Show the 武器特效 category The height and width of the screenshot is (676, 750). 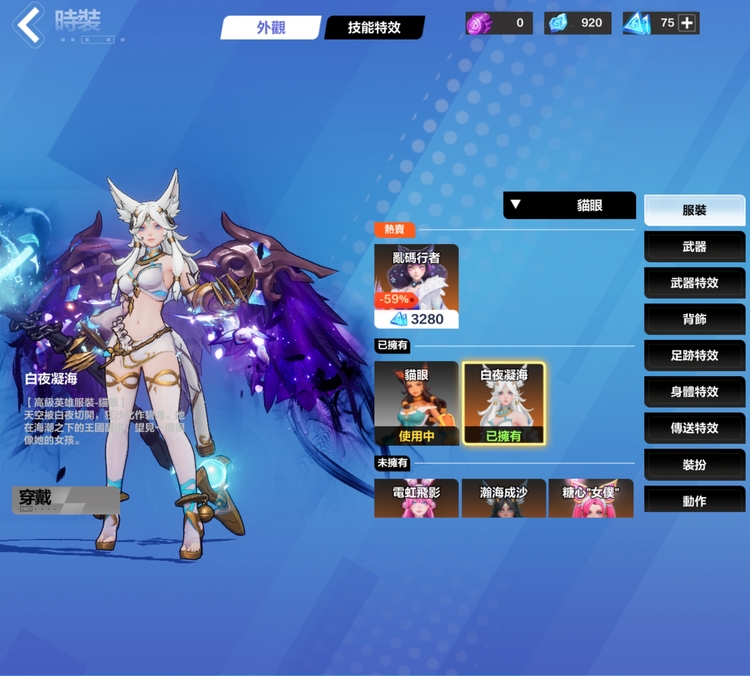click(x=694, y=283)
